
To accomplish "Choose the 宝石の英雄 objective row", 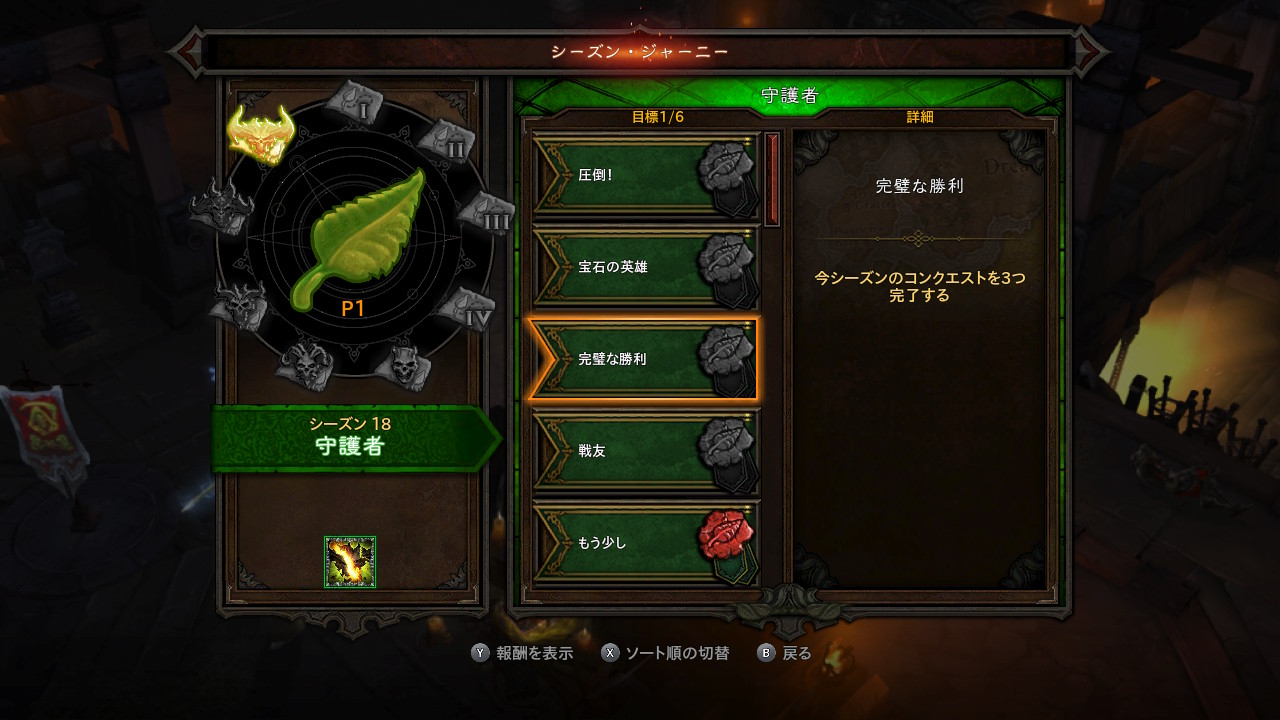I will point(645,267).
